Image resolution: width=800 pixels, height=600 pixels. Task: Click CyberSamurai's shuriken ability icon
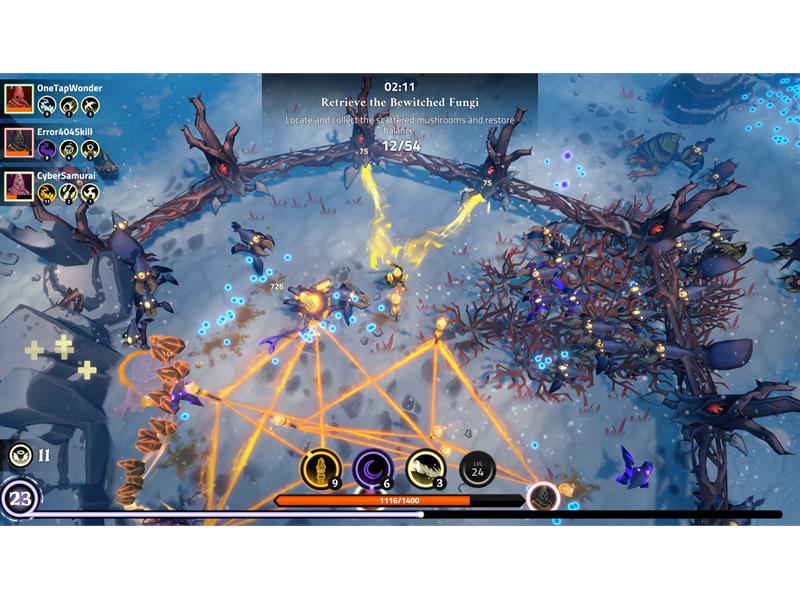[90, 193]
